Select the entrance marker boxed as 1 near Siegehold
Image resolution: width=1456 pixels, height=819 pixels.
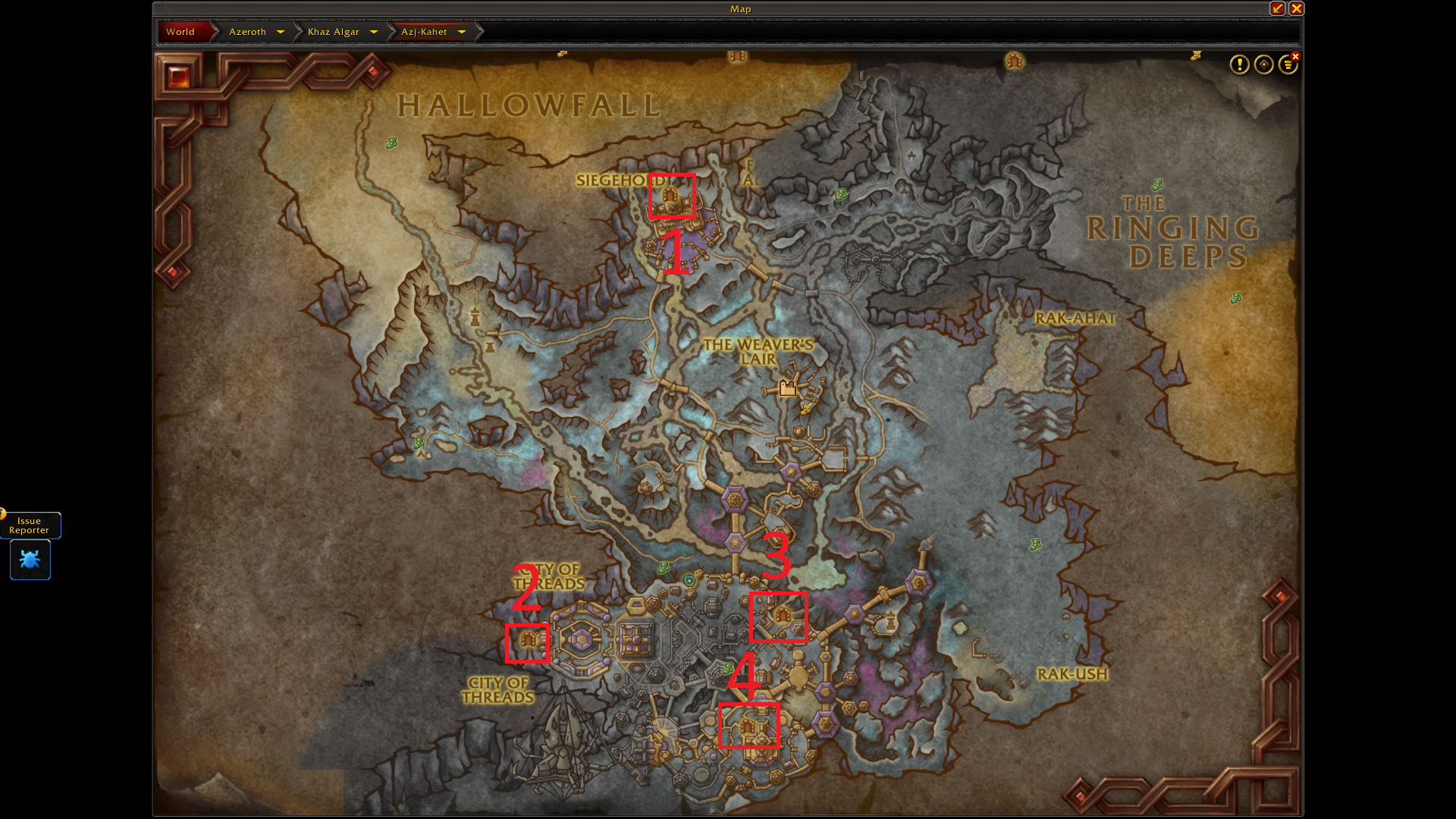click(670, 197)
